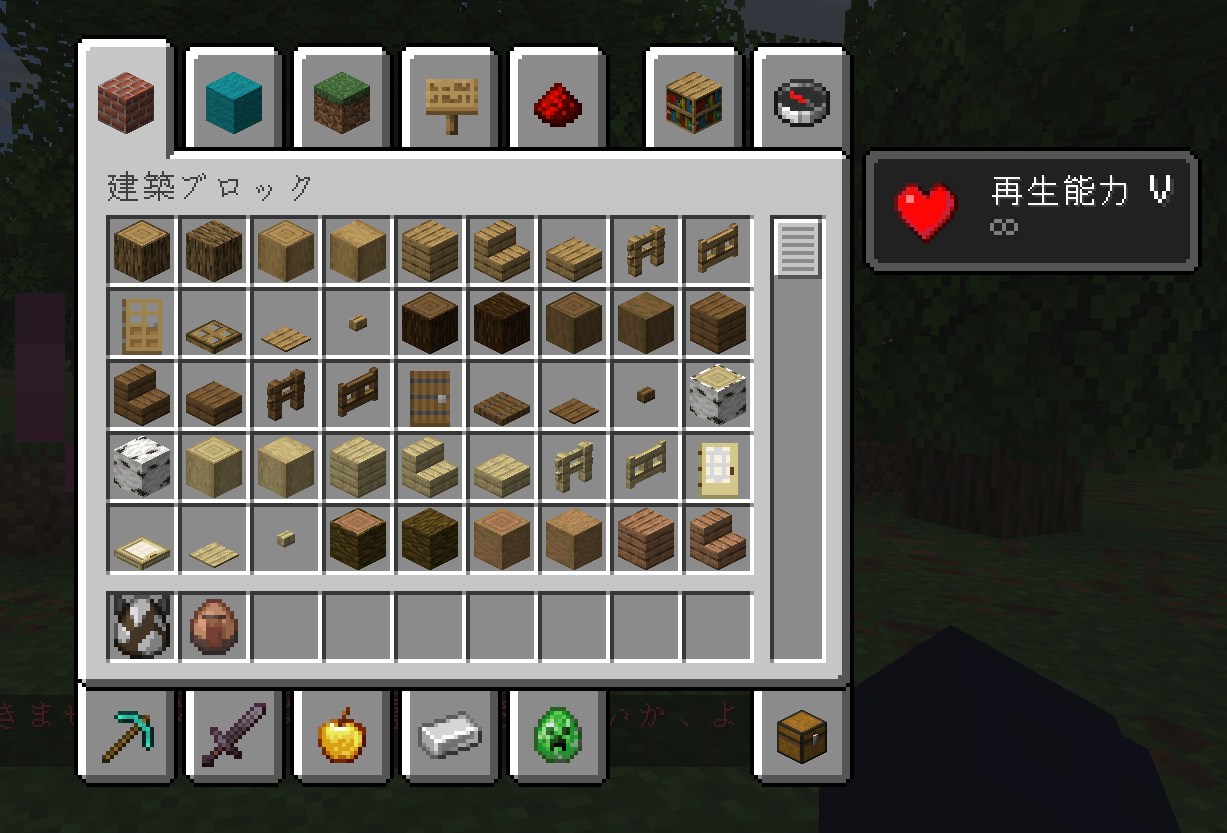Open the chest survival inventory tab
Image resolution: width=1227 pixels, height=833 pixels.
pyautogui.click(x=802, y=735)
